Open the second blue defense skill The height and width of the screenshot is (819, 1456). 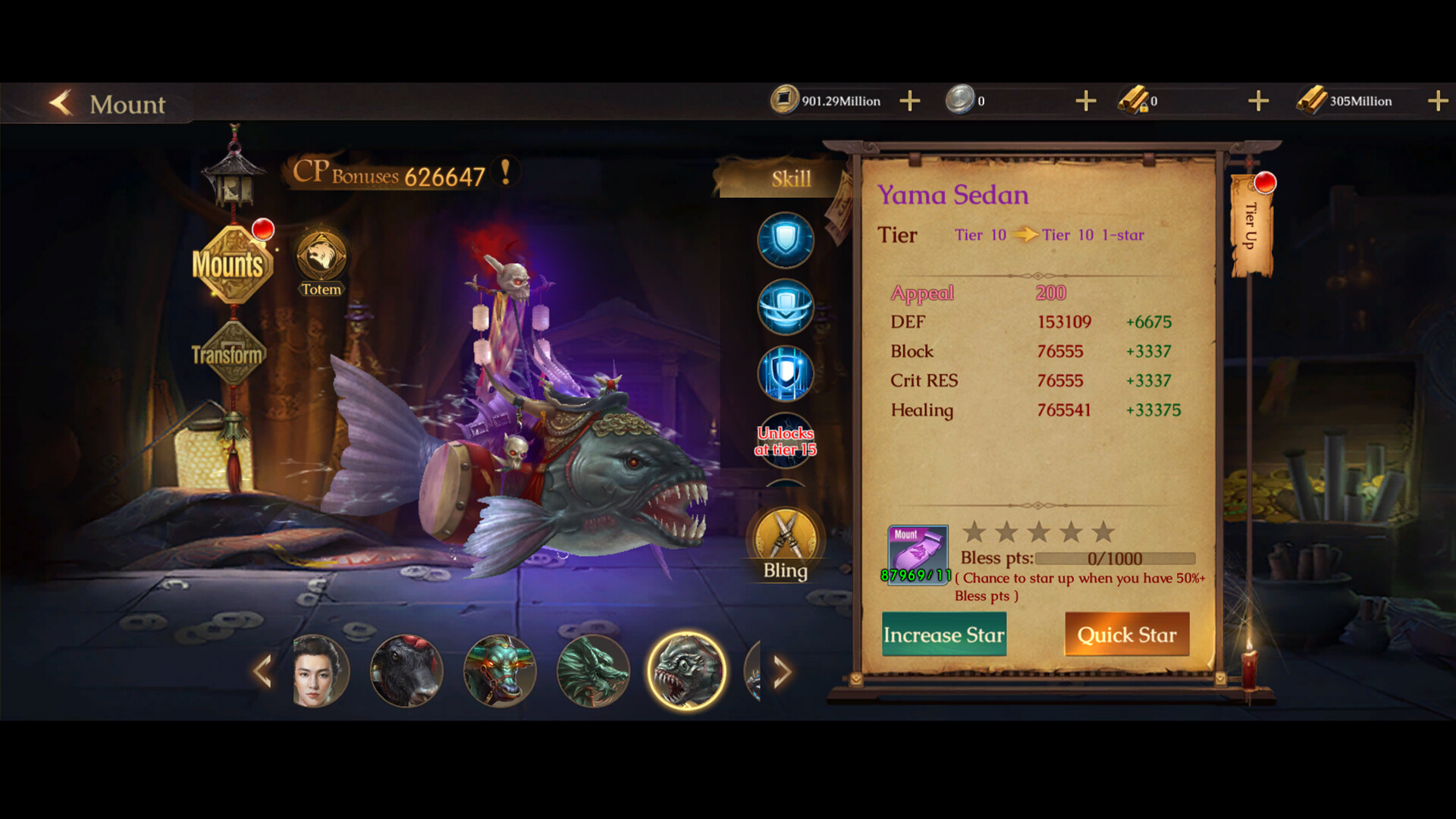tap(785, 307)
